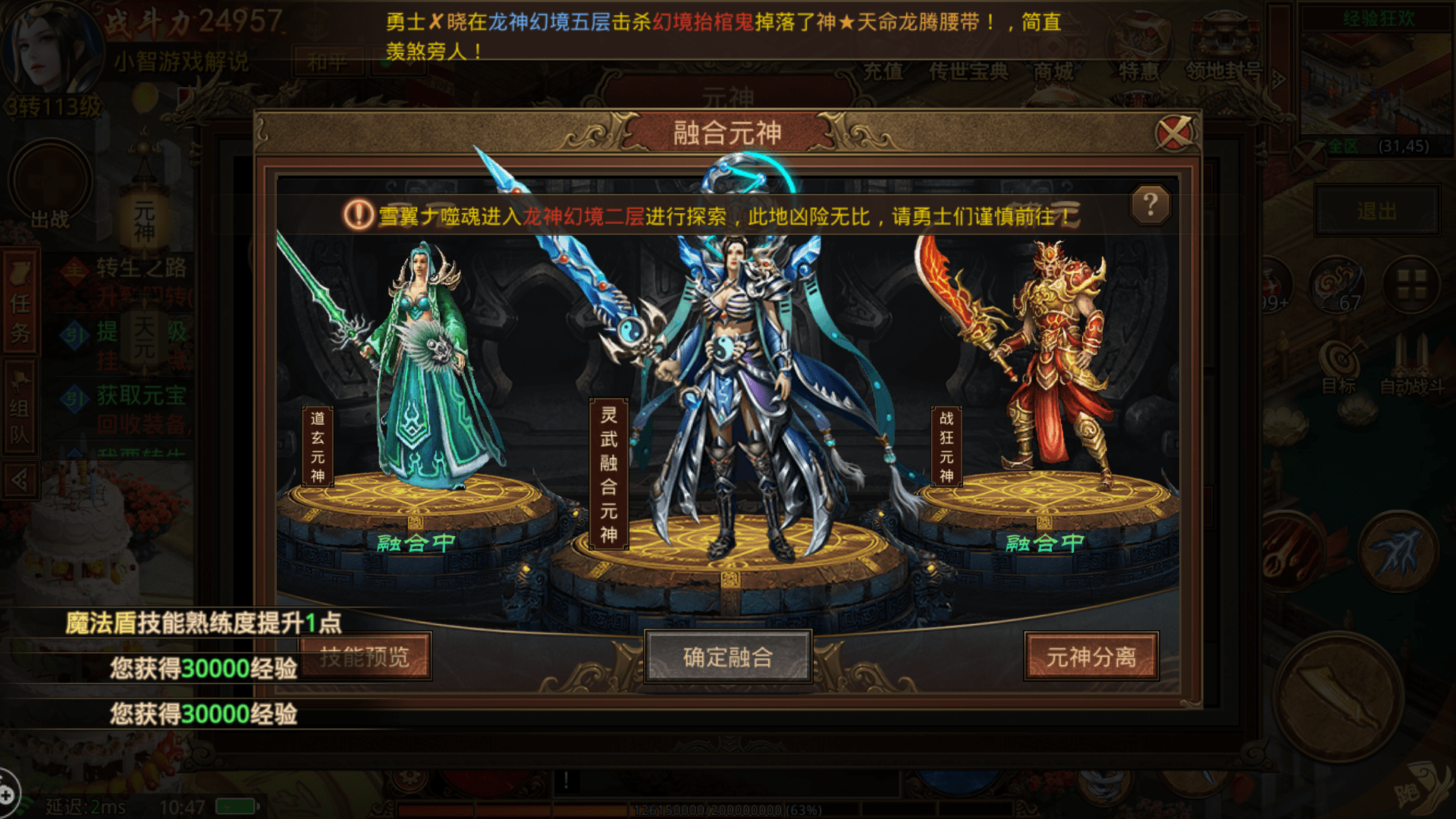Click the 目标 target icon
The width and height of the screenshot is (1456, 819).
1341,358
